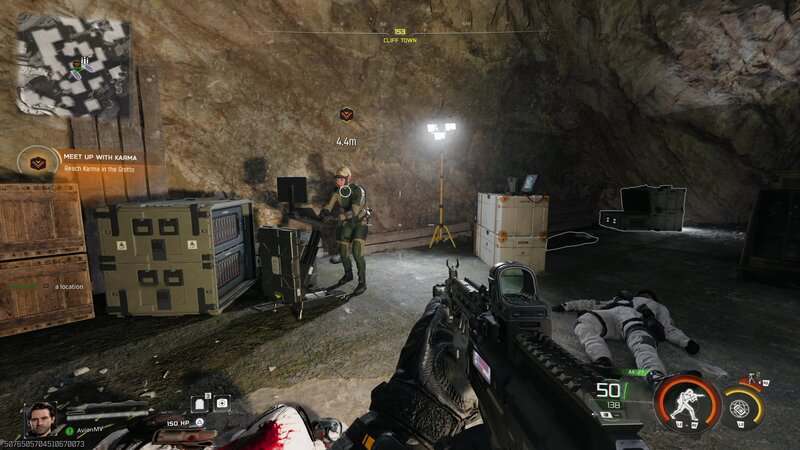The width and height of the screenshot is (800, 450).
Task: Activate the yellow-ringed equipment ability icon
Action: coord(741,406)
